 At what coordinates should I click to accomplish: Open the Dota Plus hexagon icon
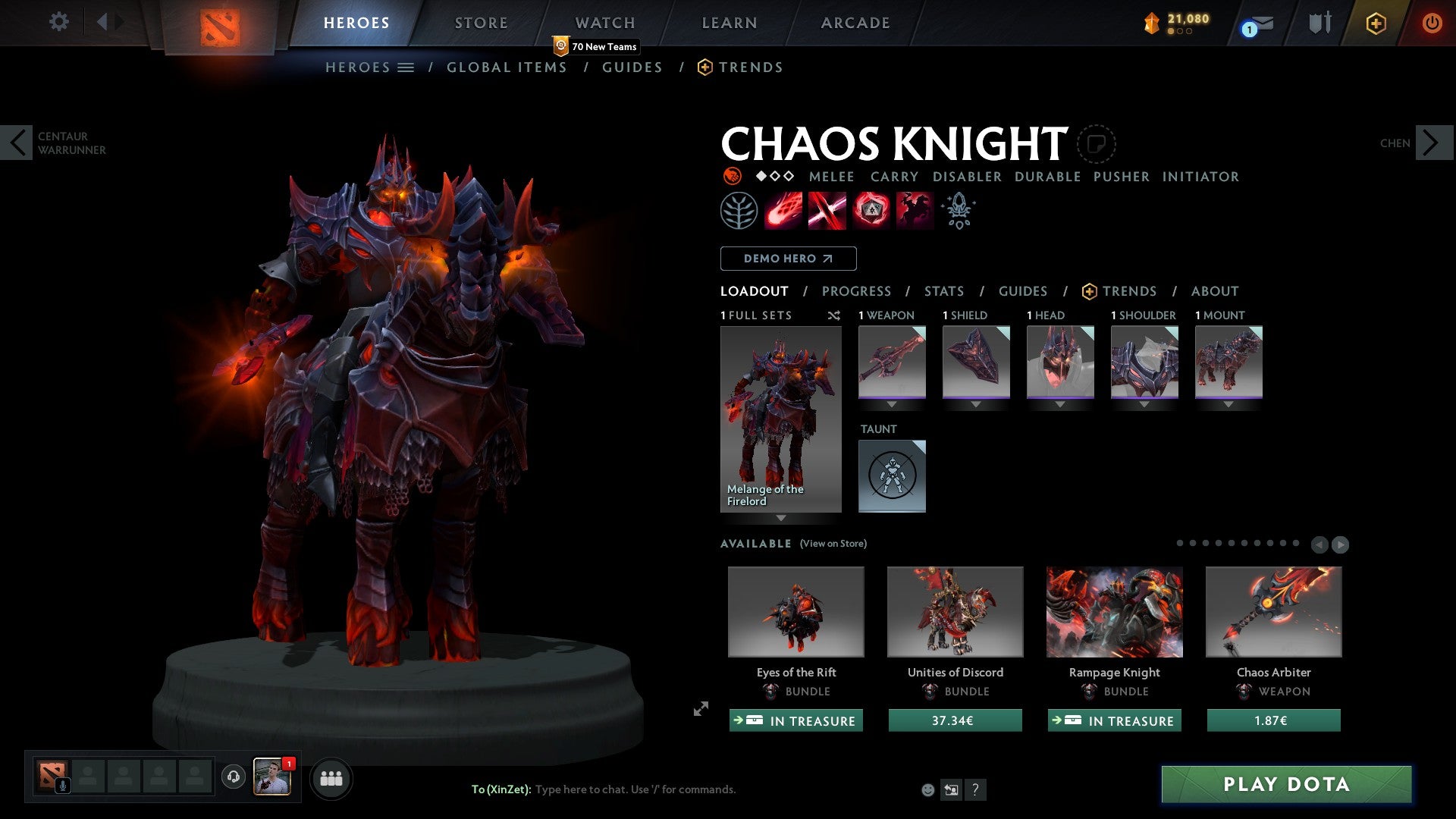click(x=1375, y=23)
